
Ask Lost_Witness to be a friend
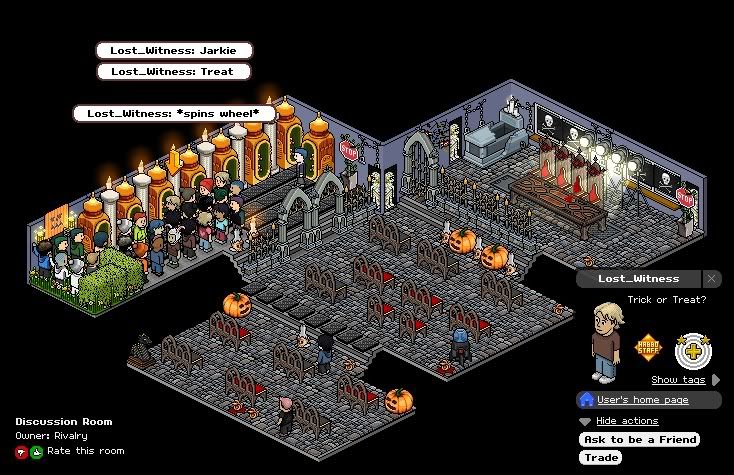click(640, 440)
